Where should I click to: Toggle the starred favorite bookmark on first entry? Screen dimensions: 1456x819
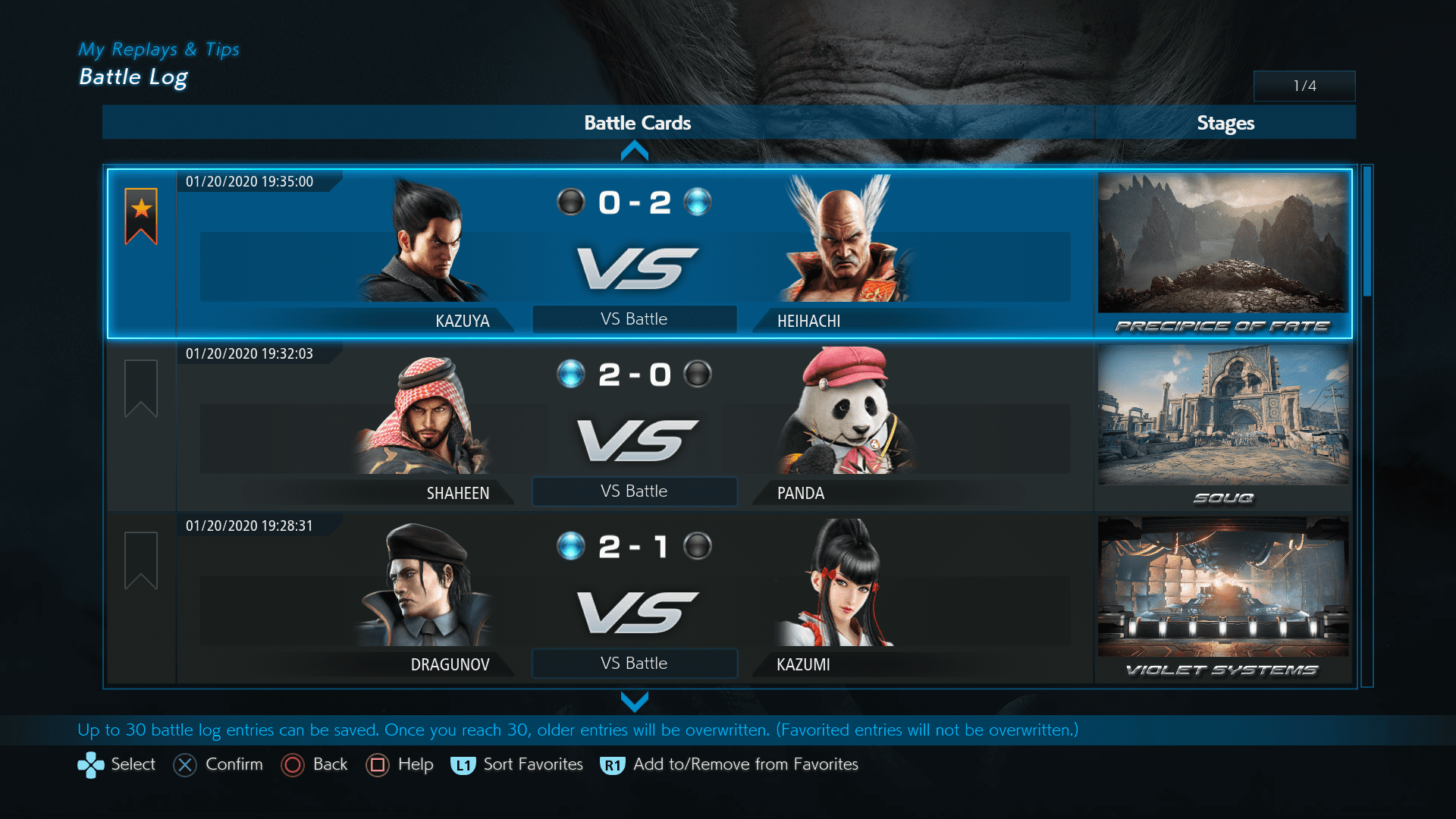click(141, 216)
